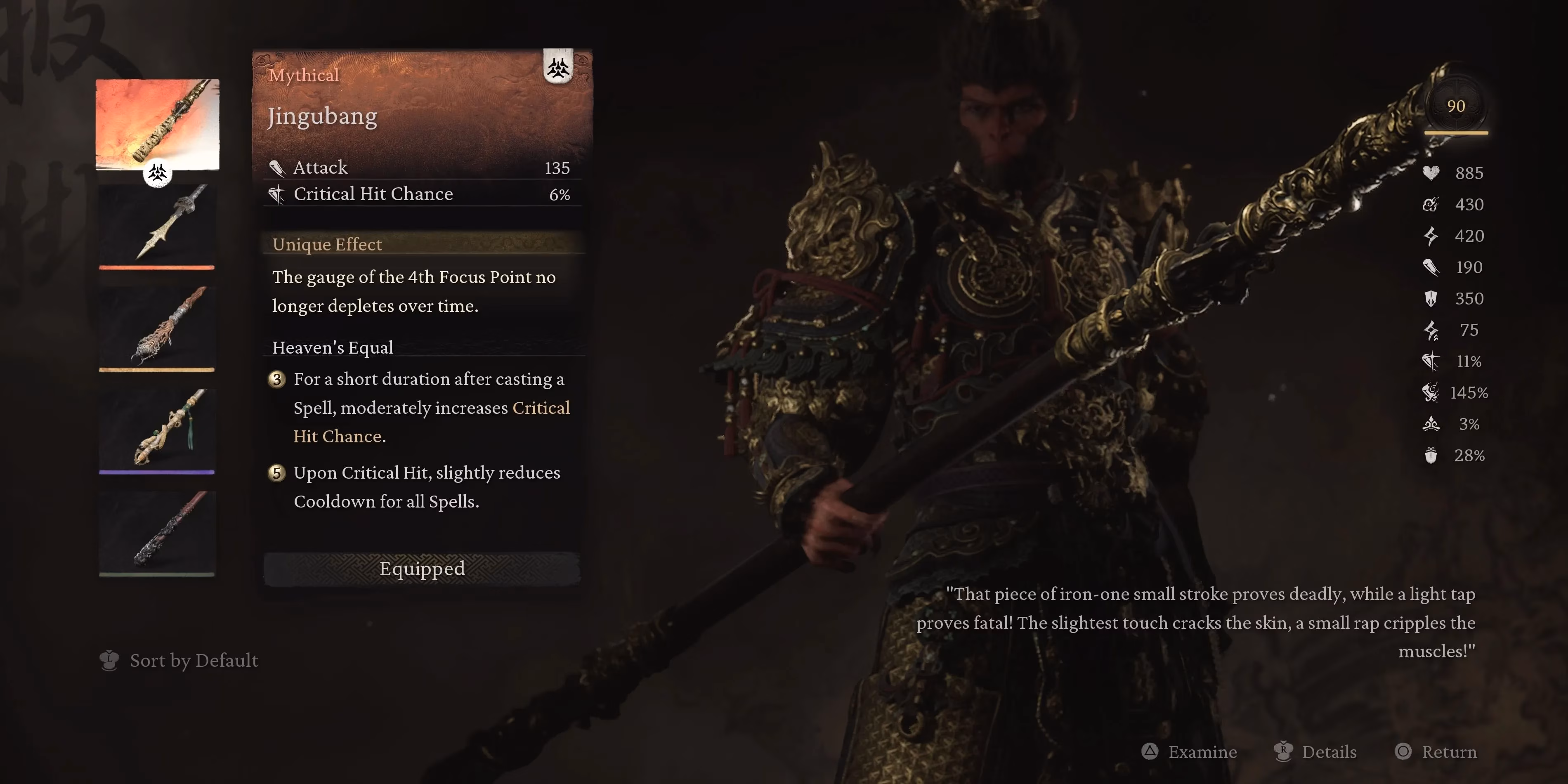Click the stamina icon next to 420
This screenshot has height=784, width=1568.
(1431, 236)
